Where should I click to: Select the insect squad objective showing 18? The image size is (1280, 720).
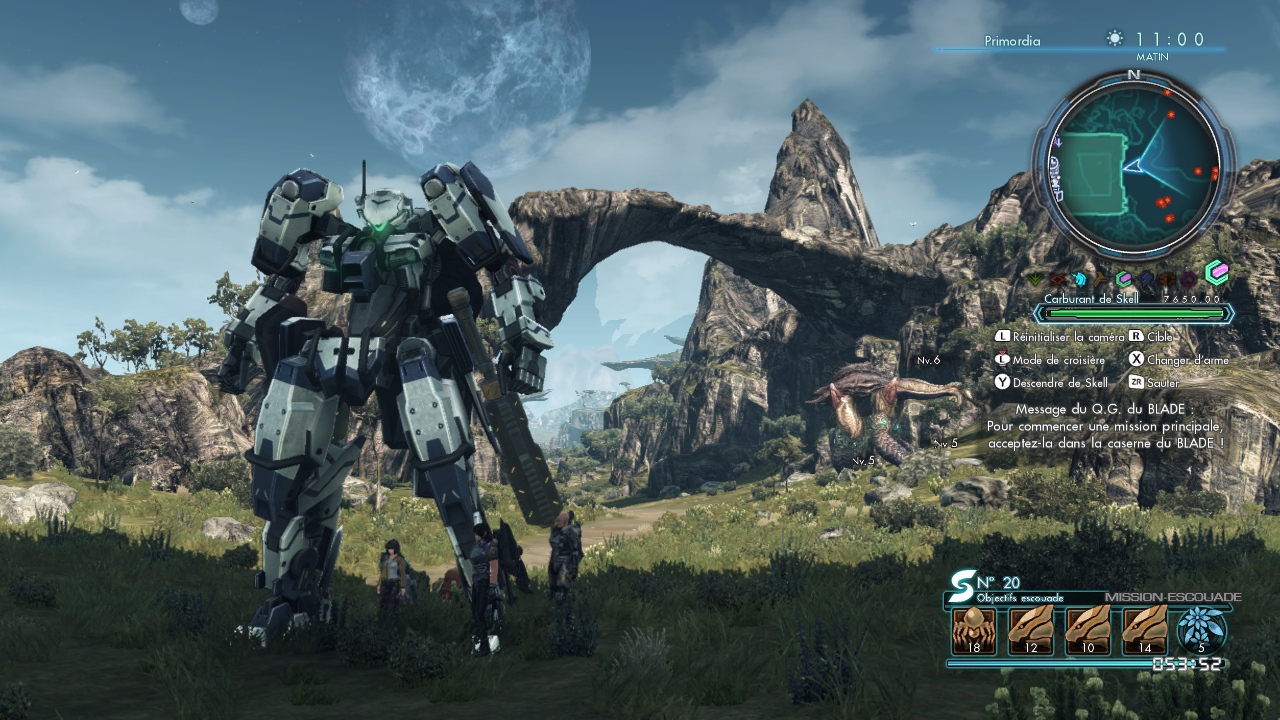973,630
